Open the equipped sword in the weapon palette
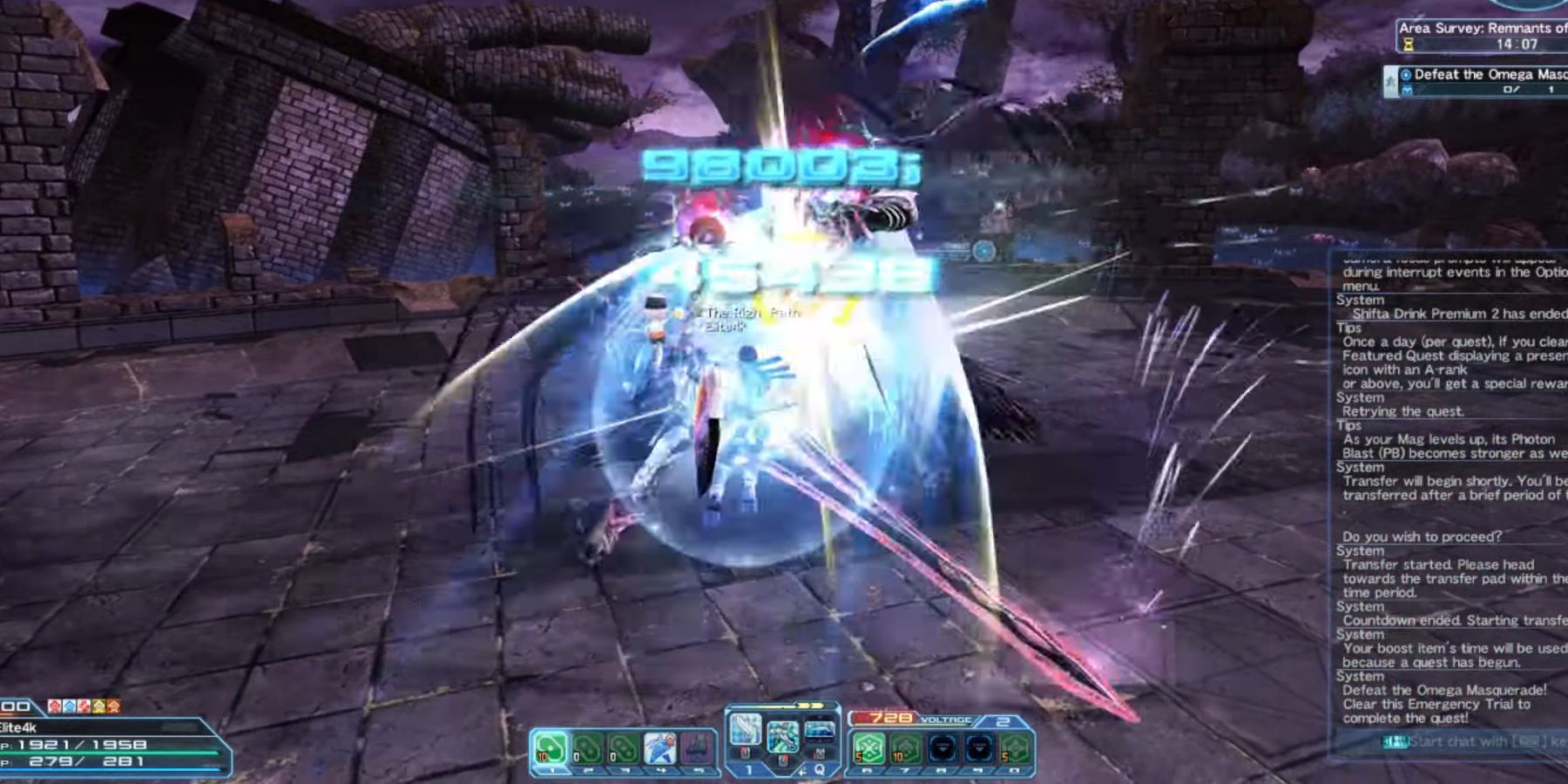 [x=747, y=730]
